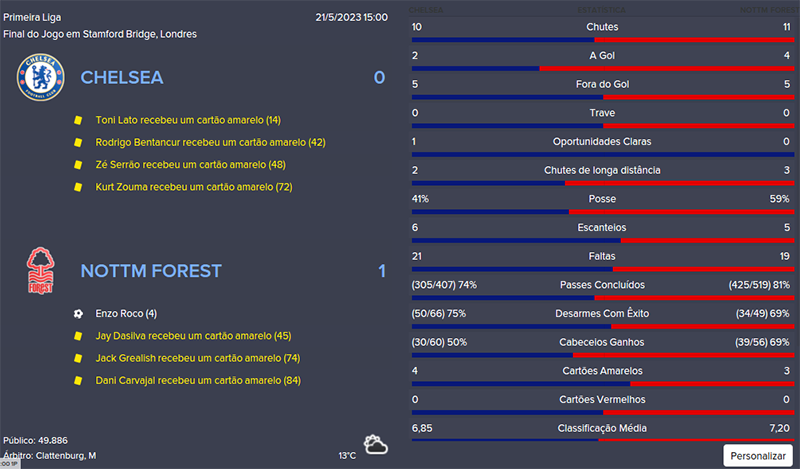Viewport: 800px width, 469px height.
Task: Click the Chelsea club crest
Action: [x=40, y=78]
